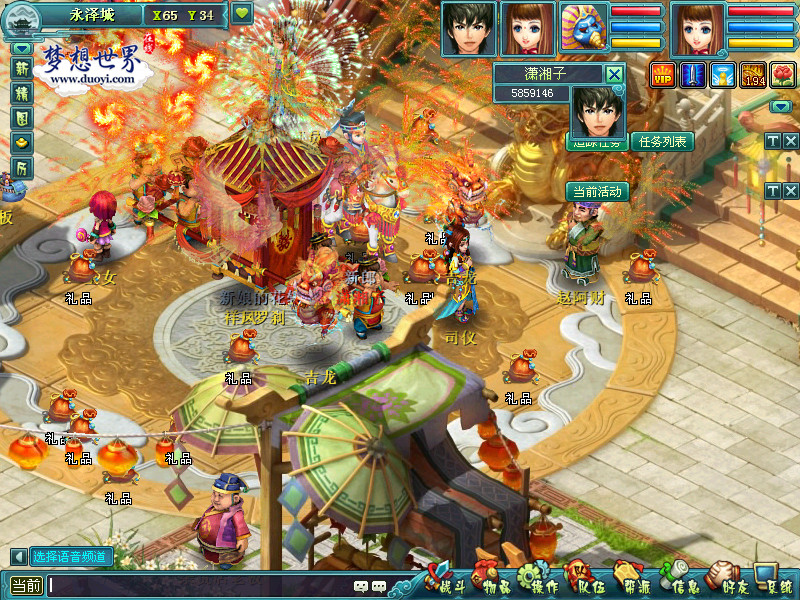Screen dimensions: 800x600
Task: Click the blue sword buff icon
Action: tap(692, 75)
